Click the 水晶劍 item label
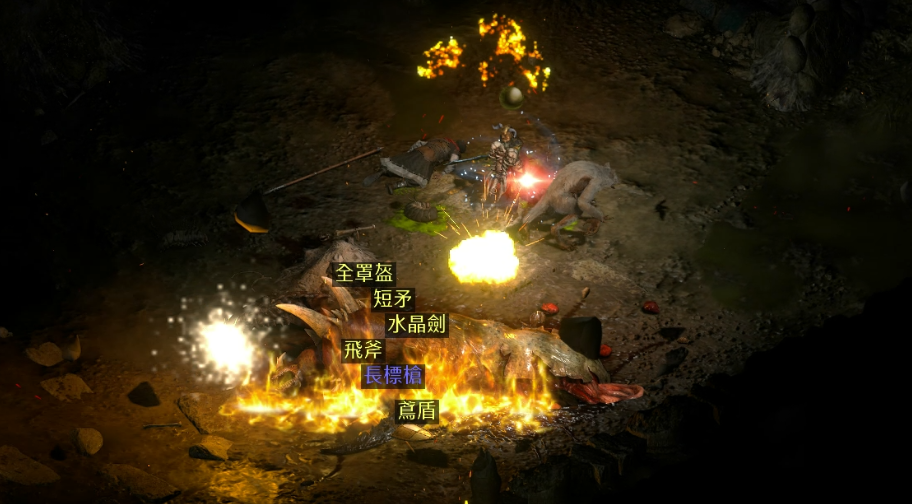The image size is (912, 504). (416, 325)
